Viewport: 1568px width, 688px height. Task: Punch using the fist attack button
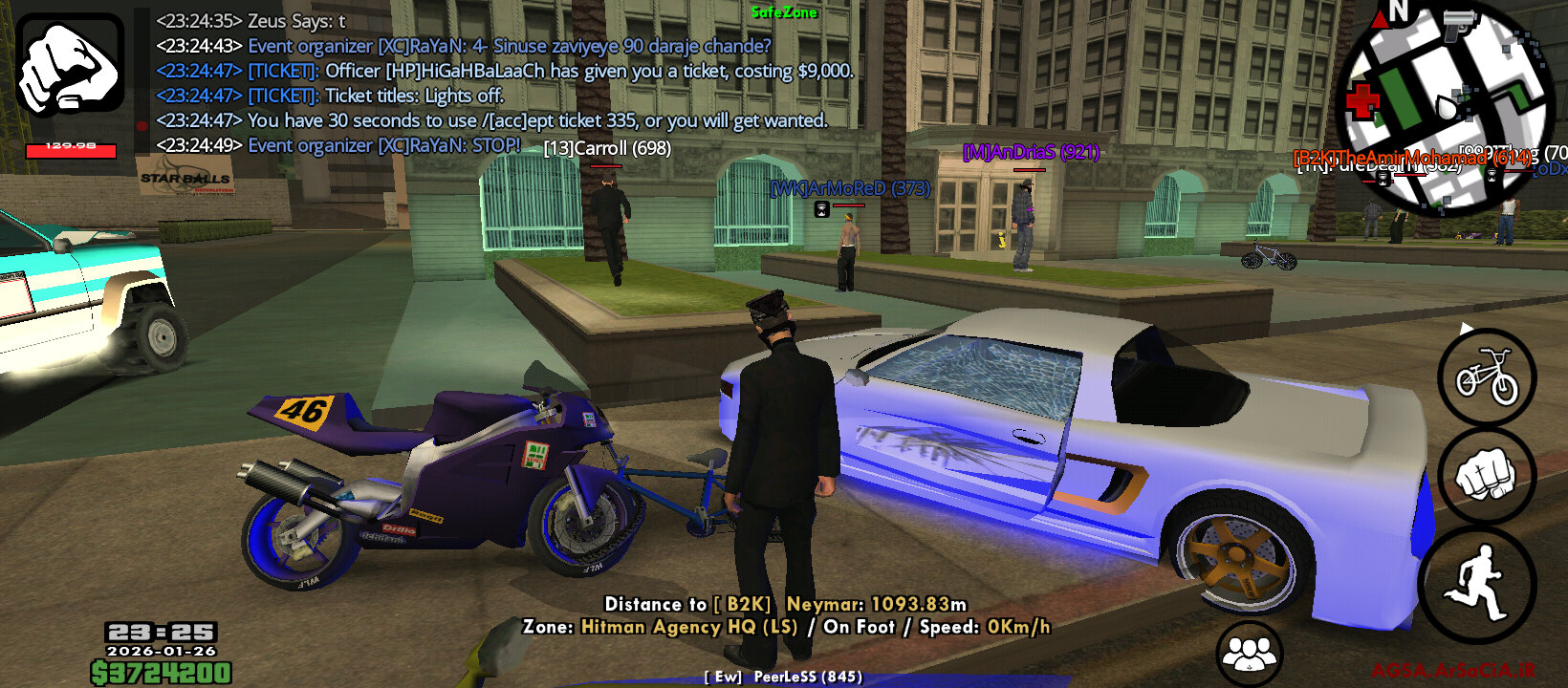point(1487,475)
